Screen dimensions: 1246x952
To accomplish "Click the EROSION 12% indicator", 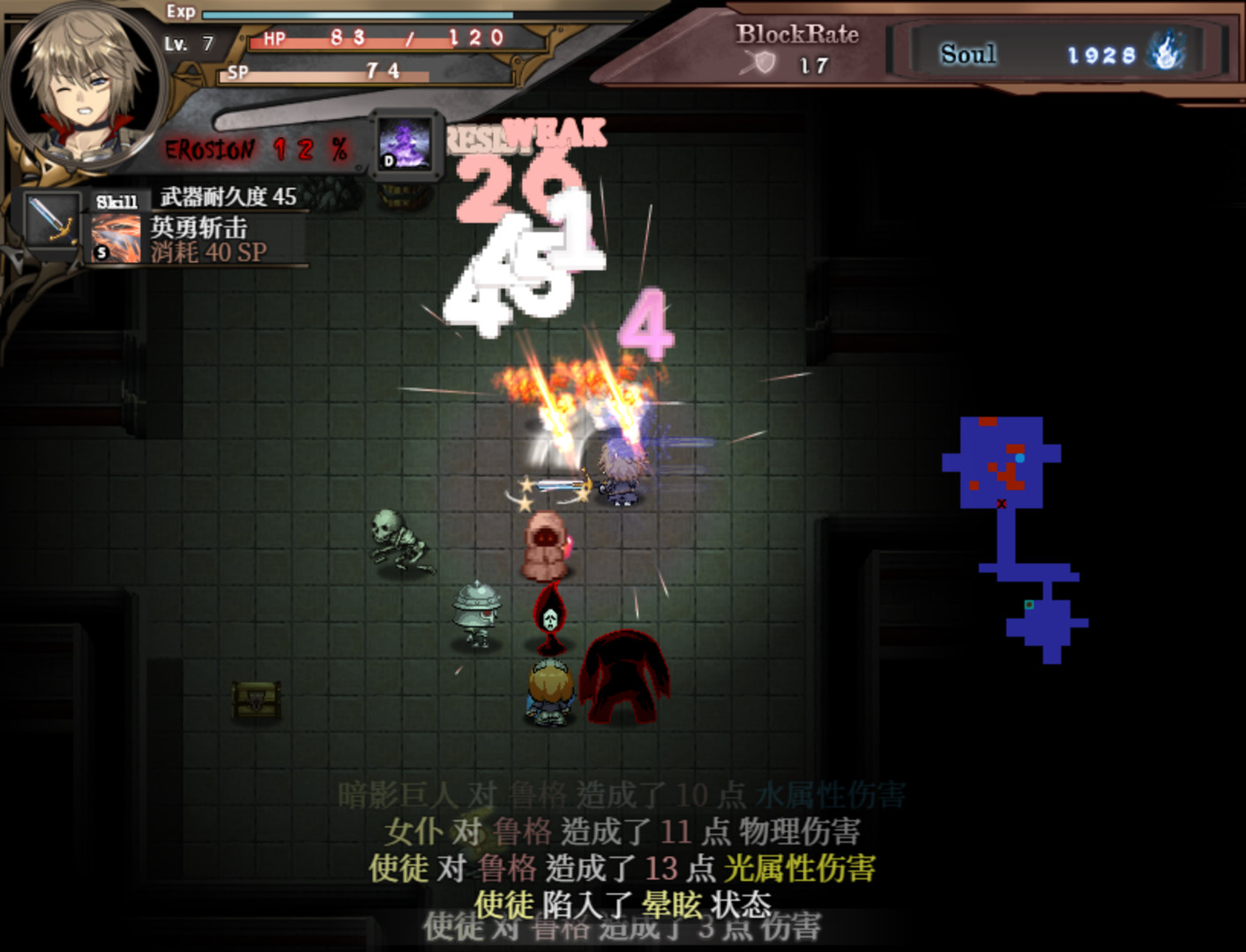I will [x=251, y=150].
